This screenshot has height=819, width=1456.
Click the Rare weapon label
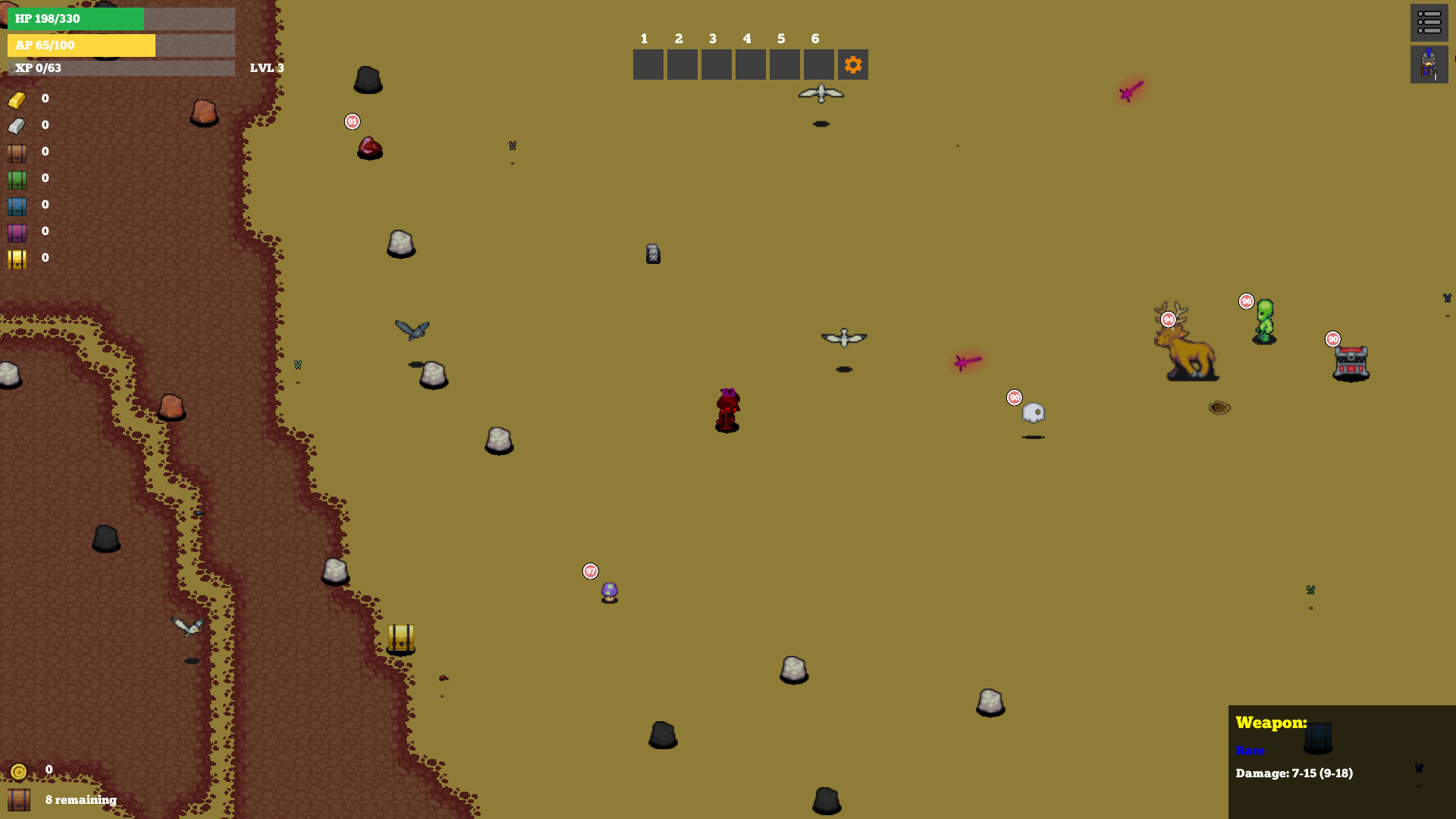coord(1250,751)
